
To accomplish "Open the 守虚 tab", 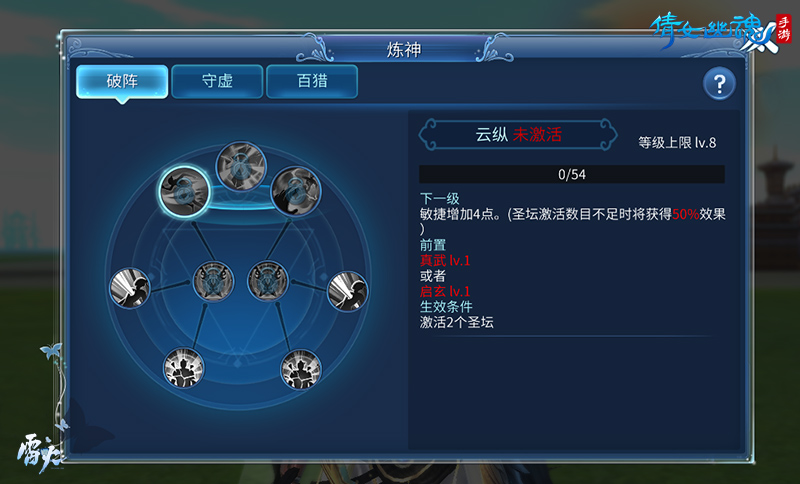I will pyautogui.click(x=217, y=81).
